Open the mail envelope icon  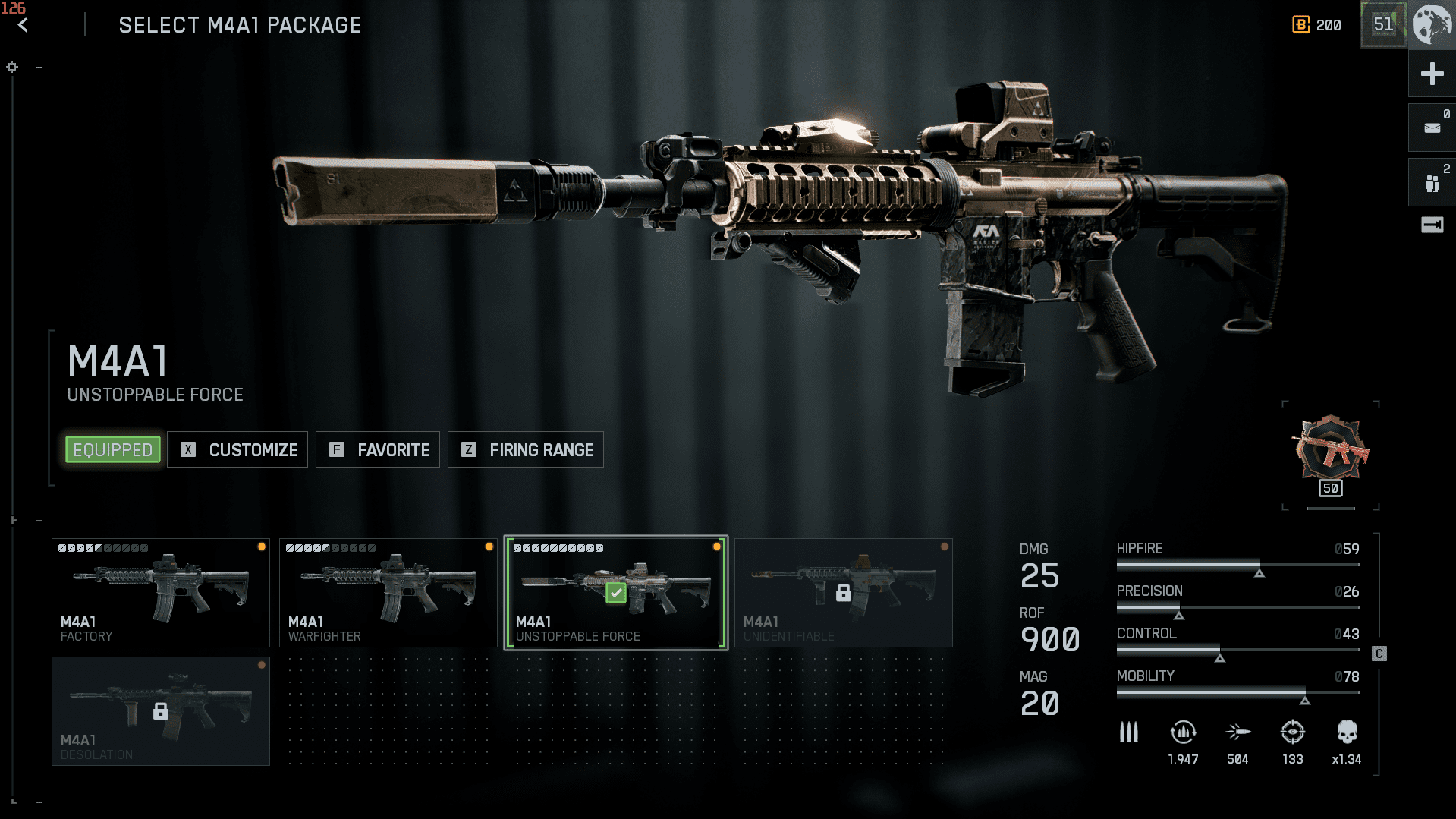tap(1432, 128)
